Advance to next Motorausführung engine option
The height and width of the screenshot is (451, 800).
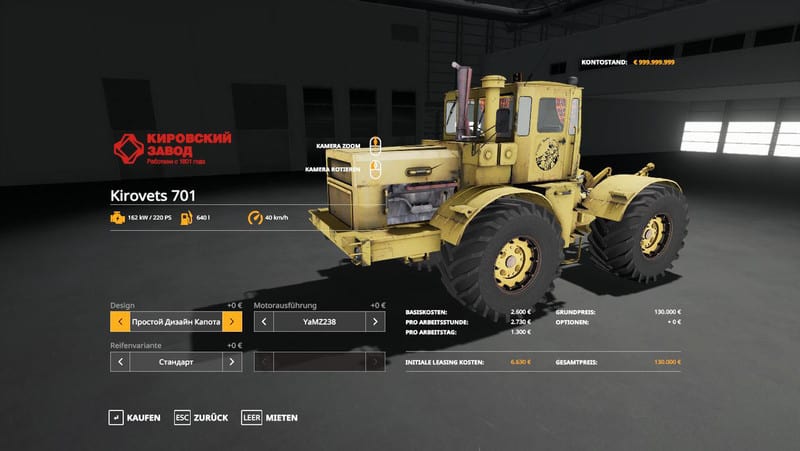point(375,322)
